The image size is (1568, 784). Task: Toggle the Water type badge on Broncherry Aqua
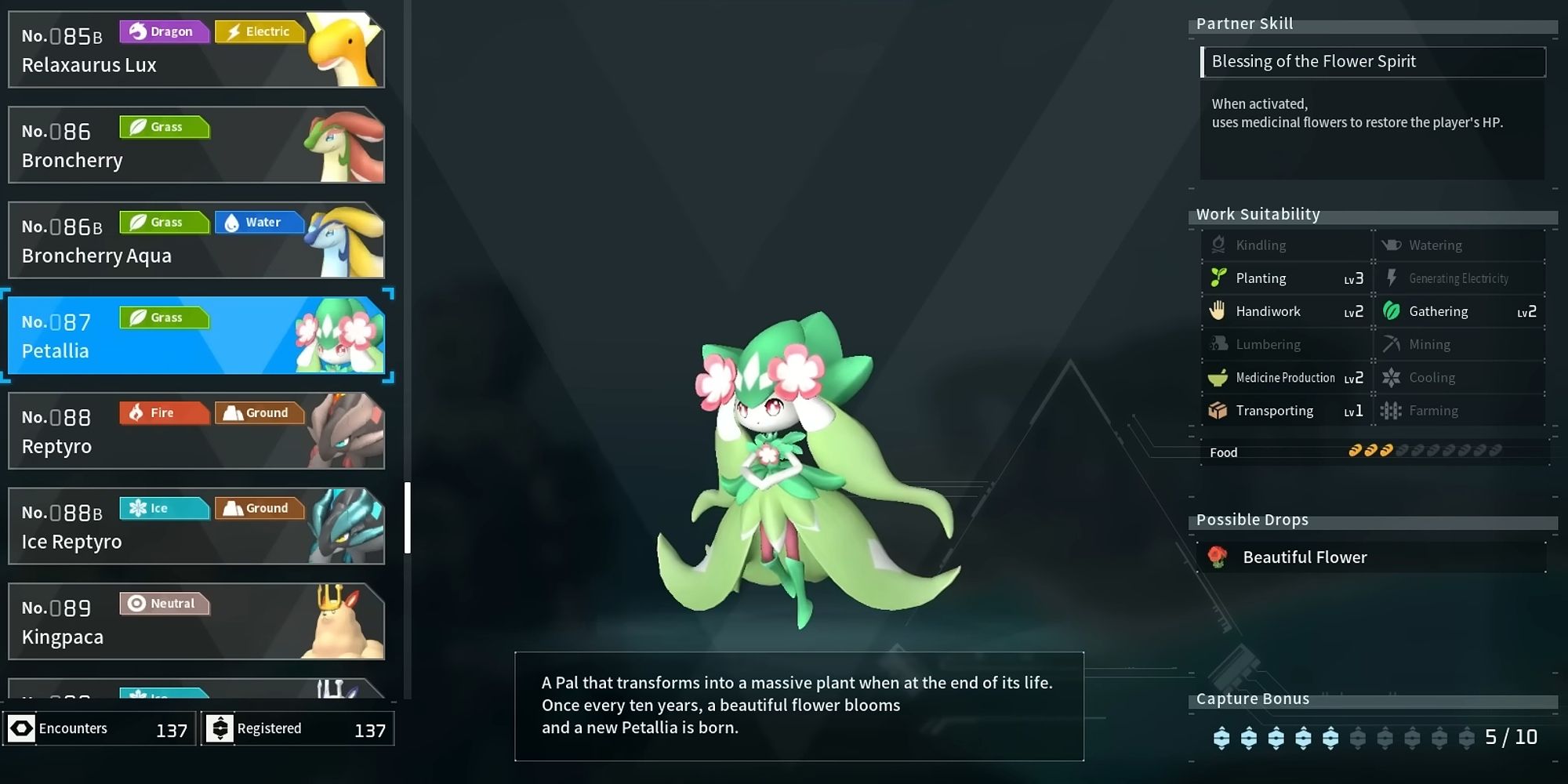(260, 222)
